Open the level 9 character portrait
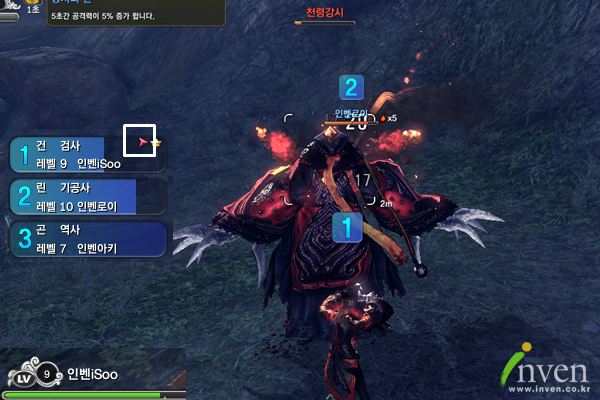This screenshot has height=400, width=600. [30, 376]
